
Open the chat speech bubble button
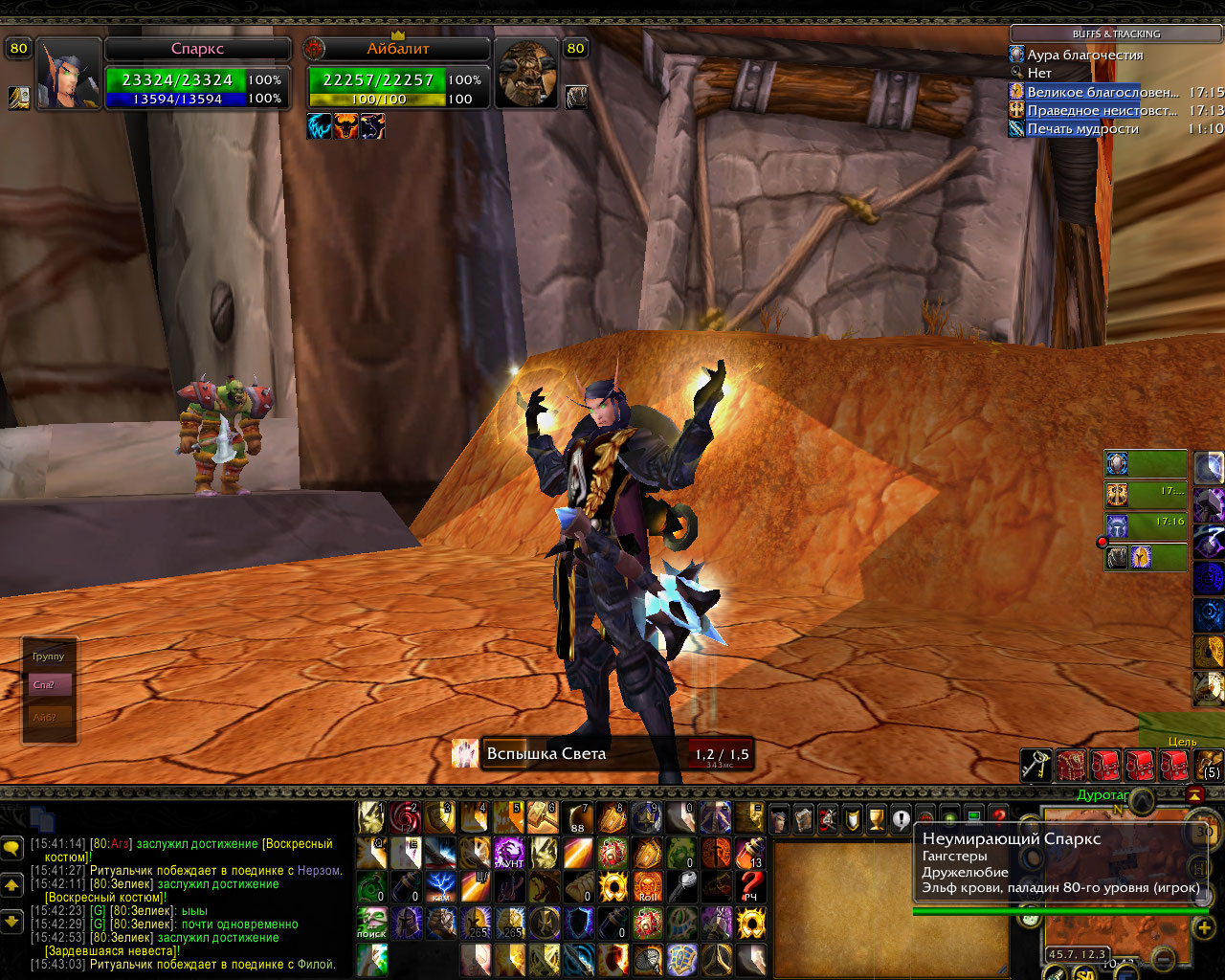12,847
